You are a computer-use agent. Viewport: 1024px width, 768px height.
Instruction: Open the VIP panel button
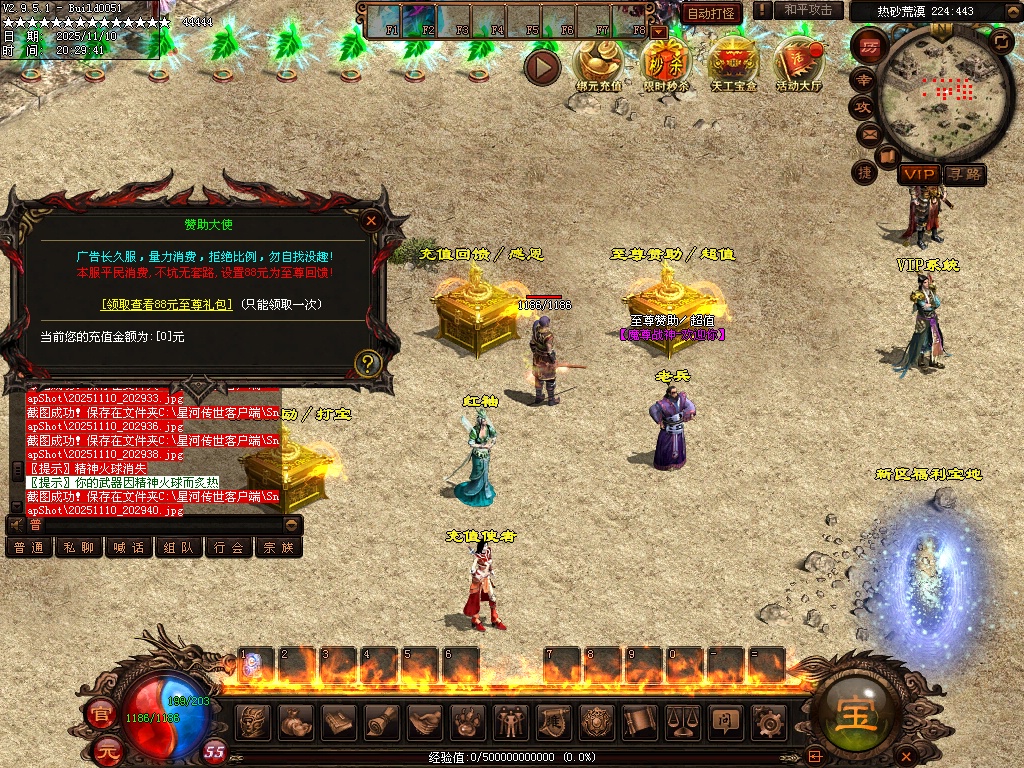tap(917, 174)
